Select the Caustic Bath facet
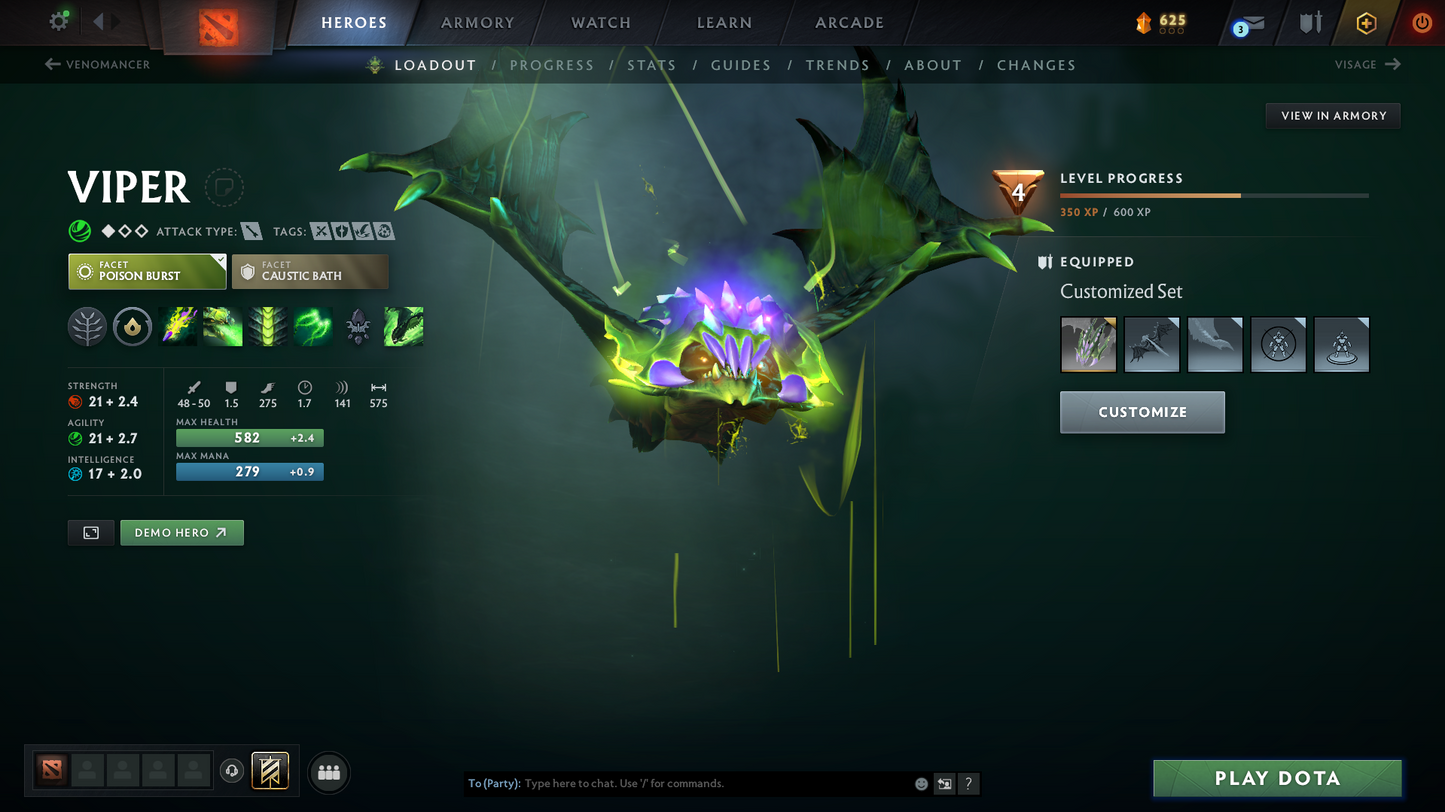1445x812 pixels. 310,271
